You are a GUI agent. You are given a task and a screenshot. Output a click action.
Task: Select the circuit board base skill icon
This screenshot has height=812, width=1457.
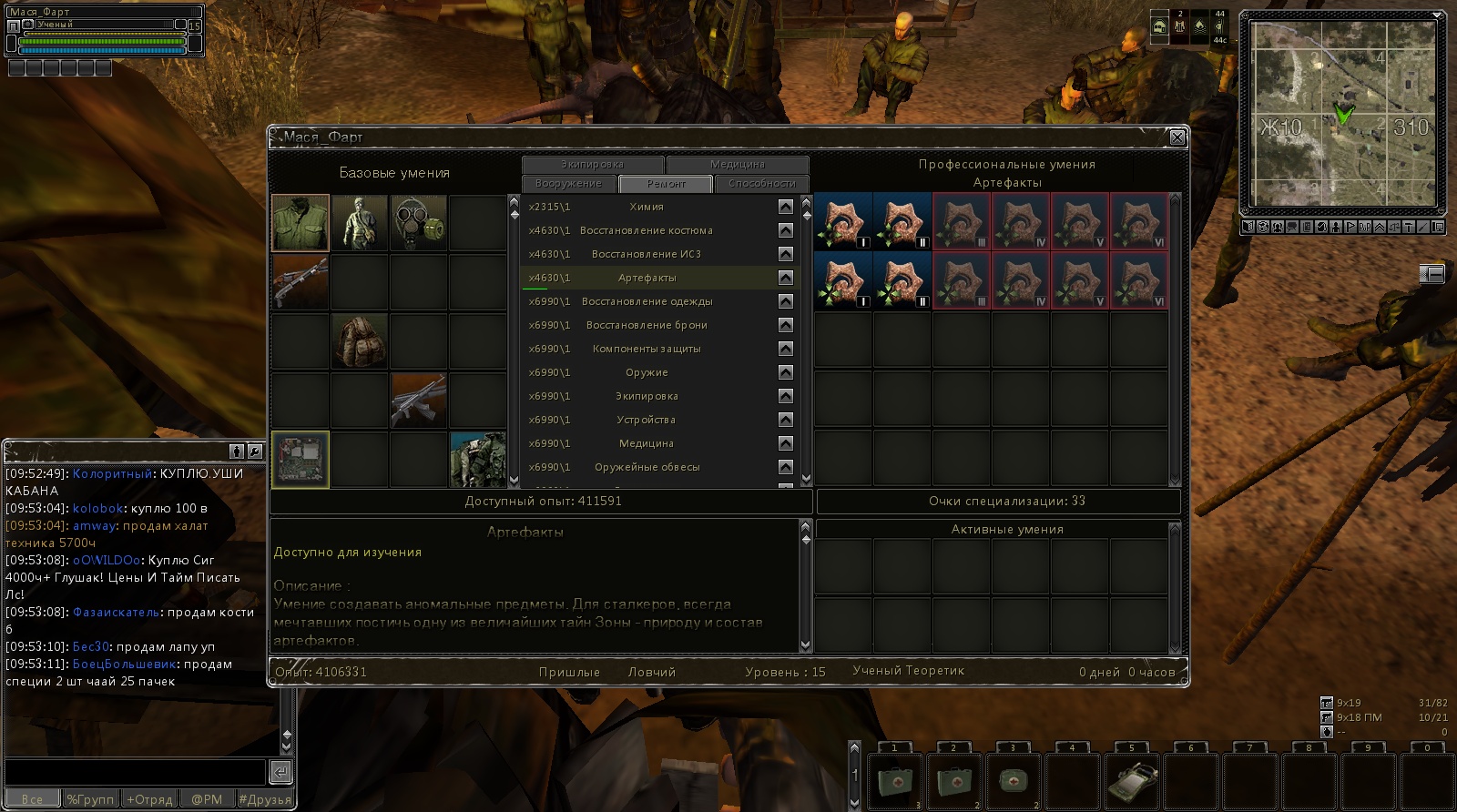(301, 460)
